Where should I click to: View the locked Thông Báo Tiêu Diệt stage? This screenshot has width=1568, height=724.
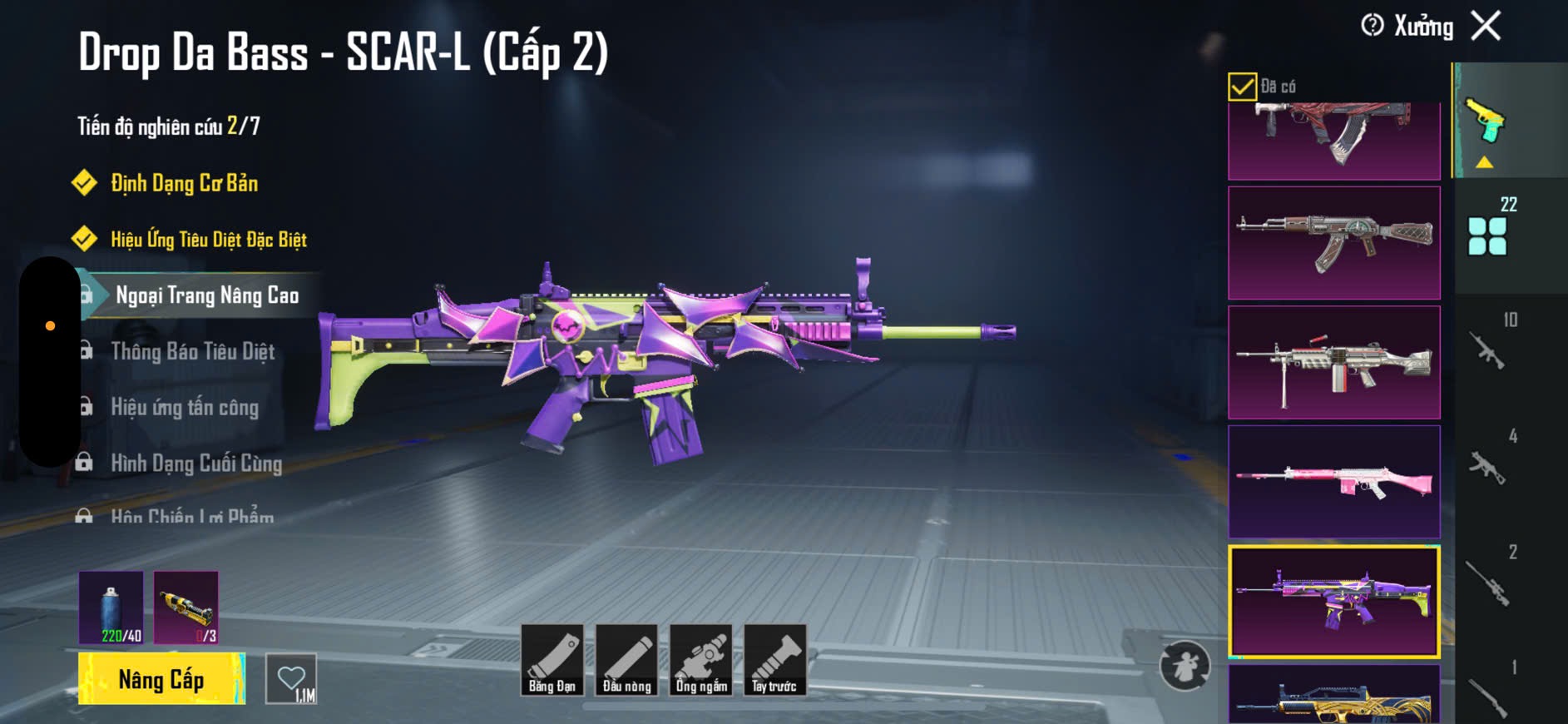tap(192, 351)
